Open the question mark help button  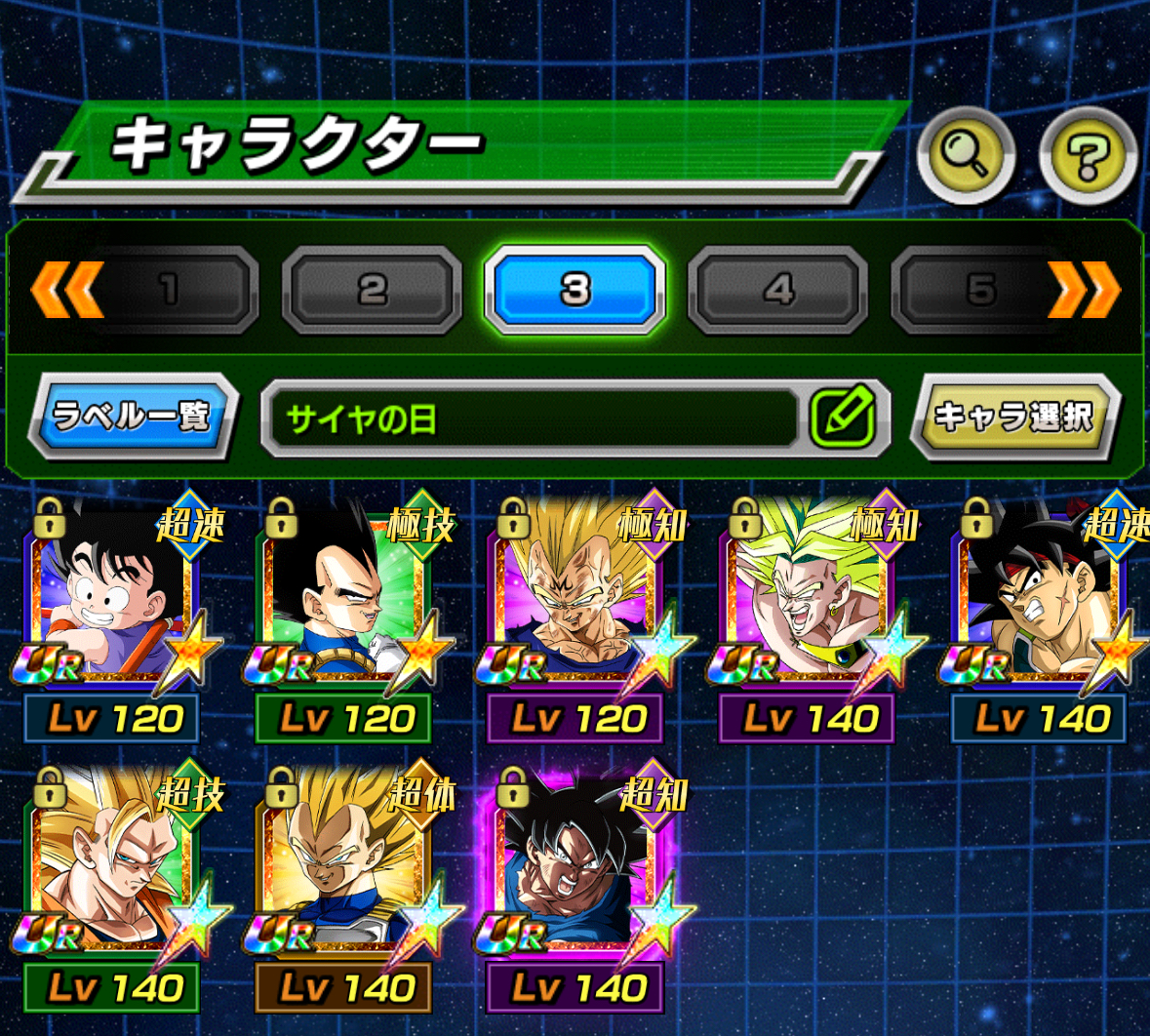[1088, 155]
